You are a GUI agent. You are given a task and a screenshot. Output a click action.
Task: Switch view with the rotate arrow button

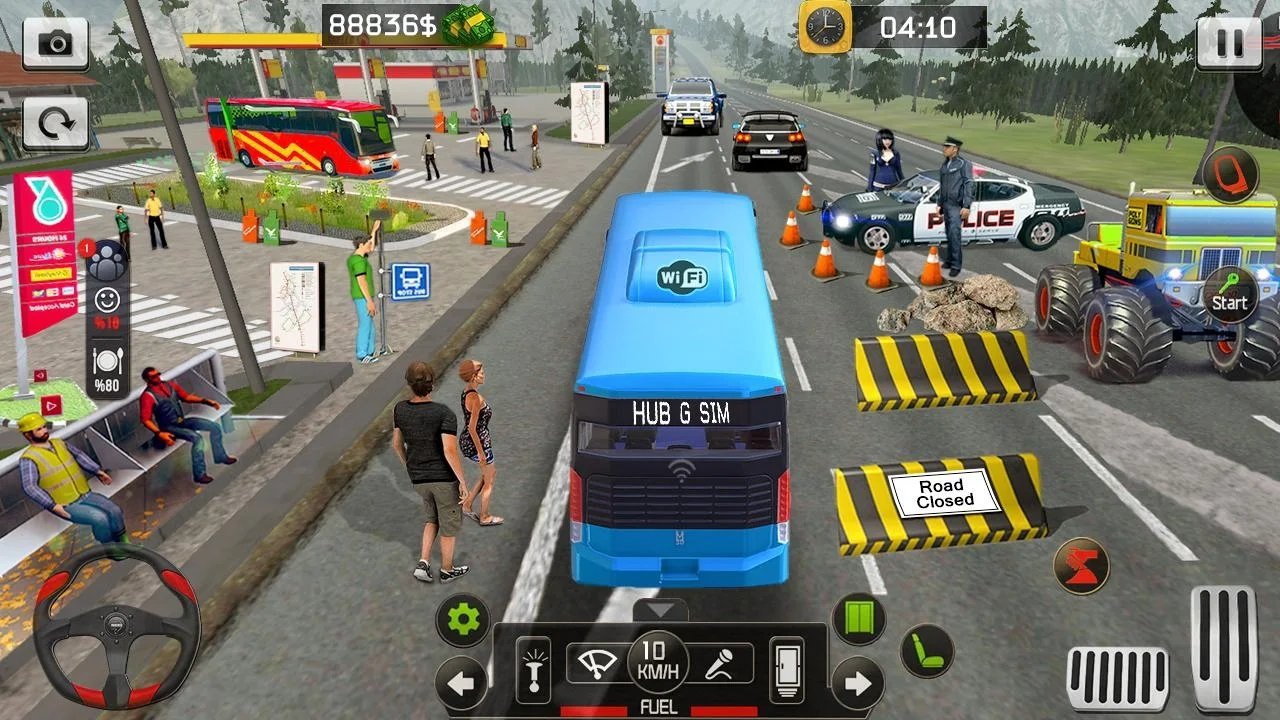point(55,123)
